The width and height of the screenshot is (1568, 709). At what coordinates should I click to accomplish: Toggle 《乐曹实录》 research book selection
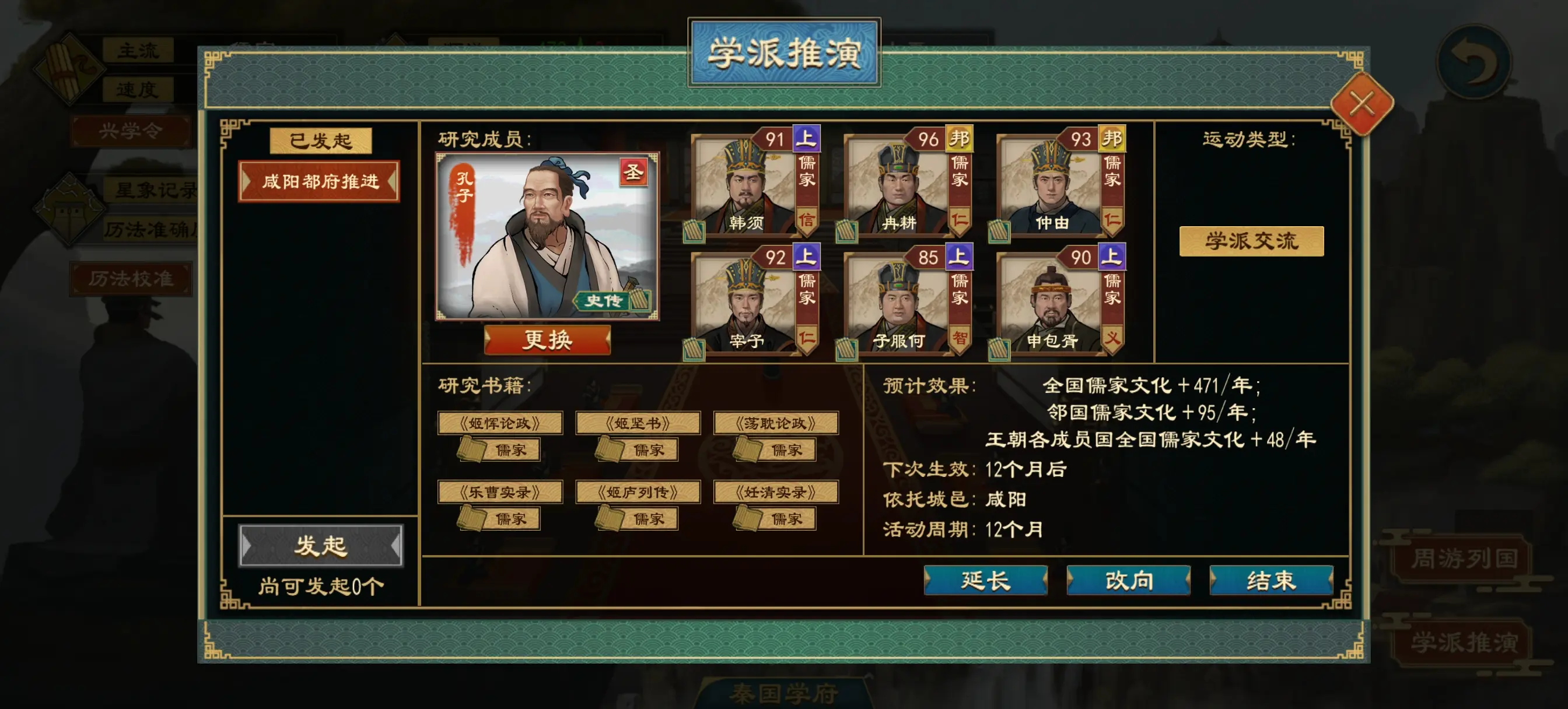click(x=501, y=492)
